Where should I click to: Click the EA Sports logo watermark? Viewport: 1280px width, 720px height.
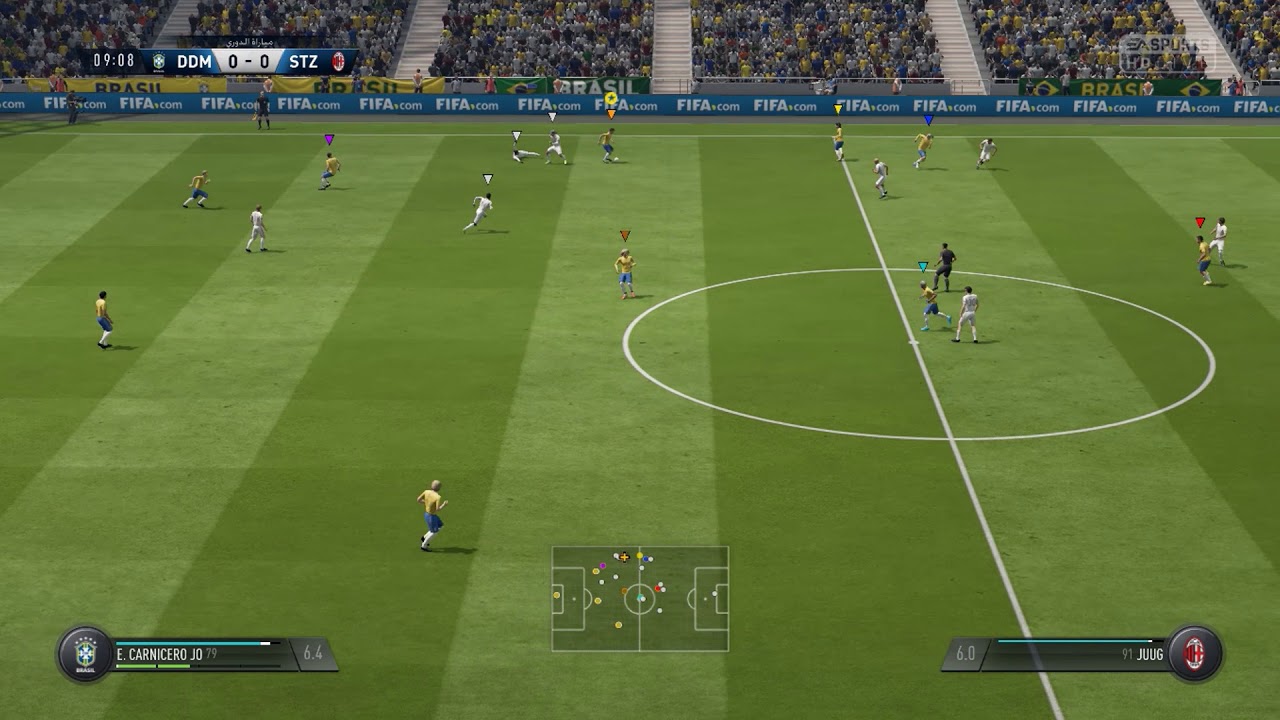point(1163,51)
